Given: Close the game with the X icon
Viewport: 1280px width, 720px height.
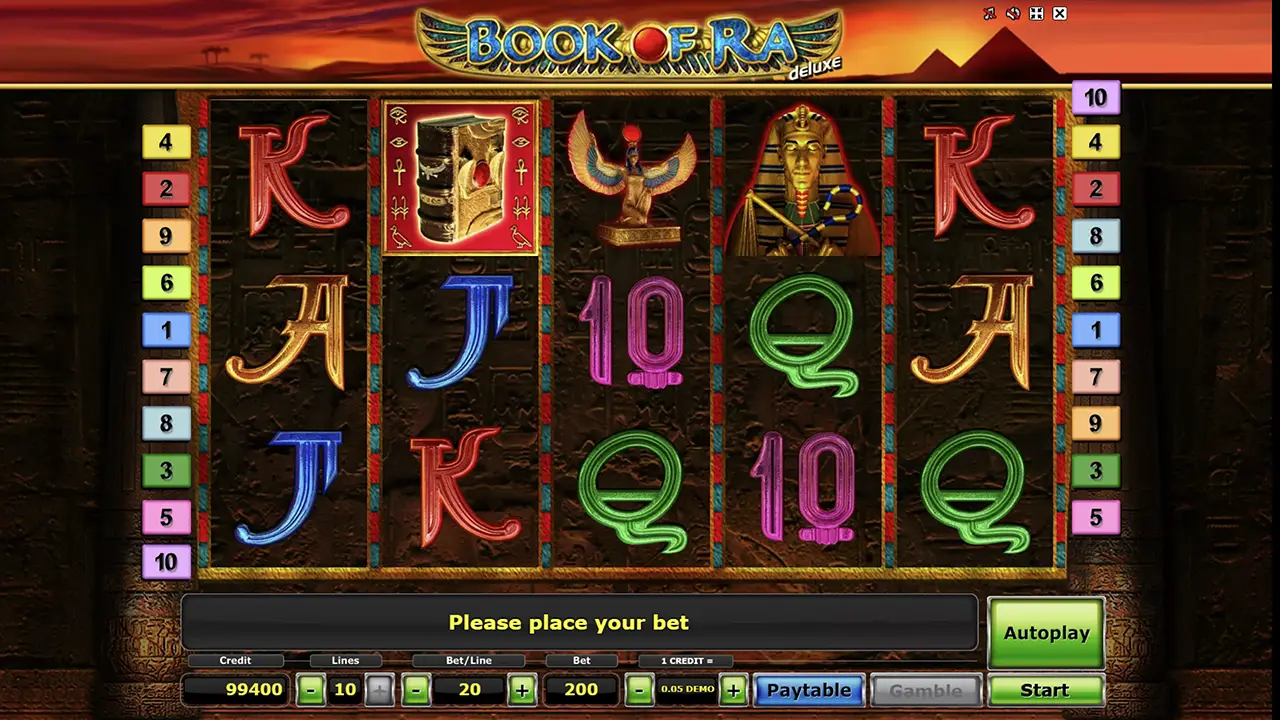Looking at the screenshot, I should (1060, 14).
